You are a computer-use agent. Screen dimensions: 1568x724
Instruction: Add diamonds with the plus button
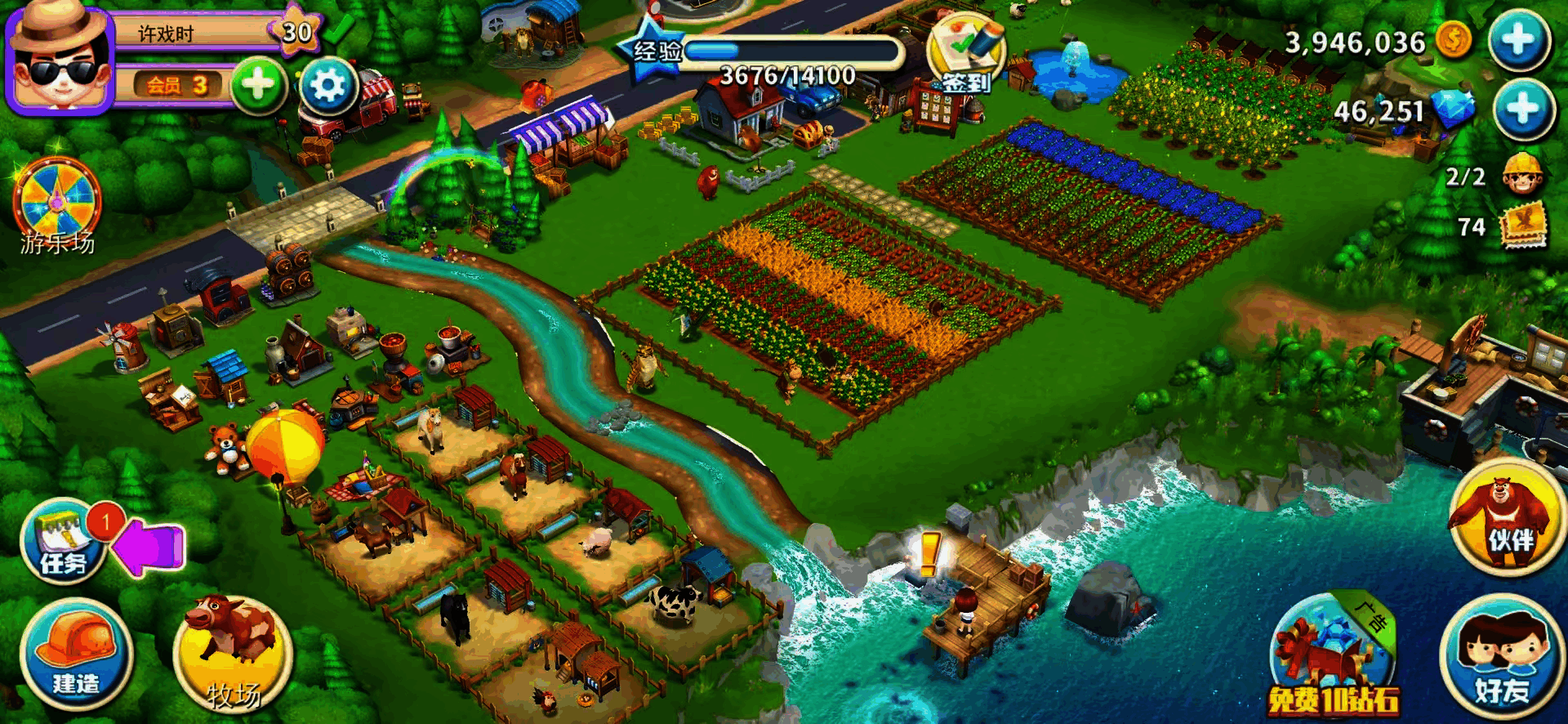click(x=1522, y=109)
